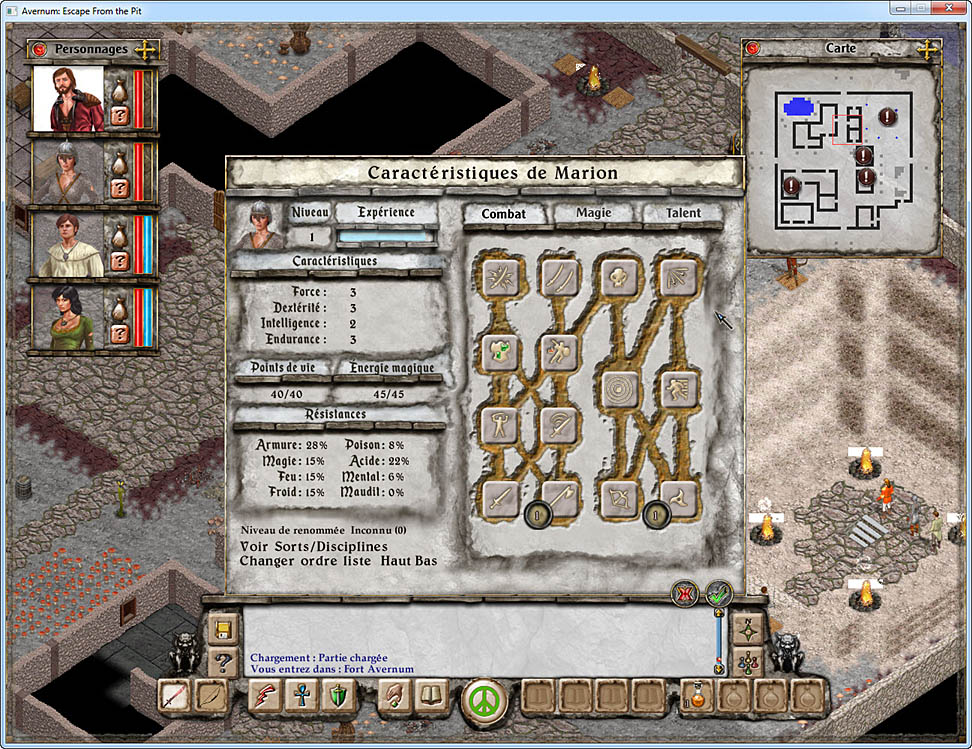Pick the concentric circles skill icon
972x749 pixels.
619,390
